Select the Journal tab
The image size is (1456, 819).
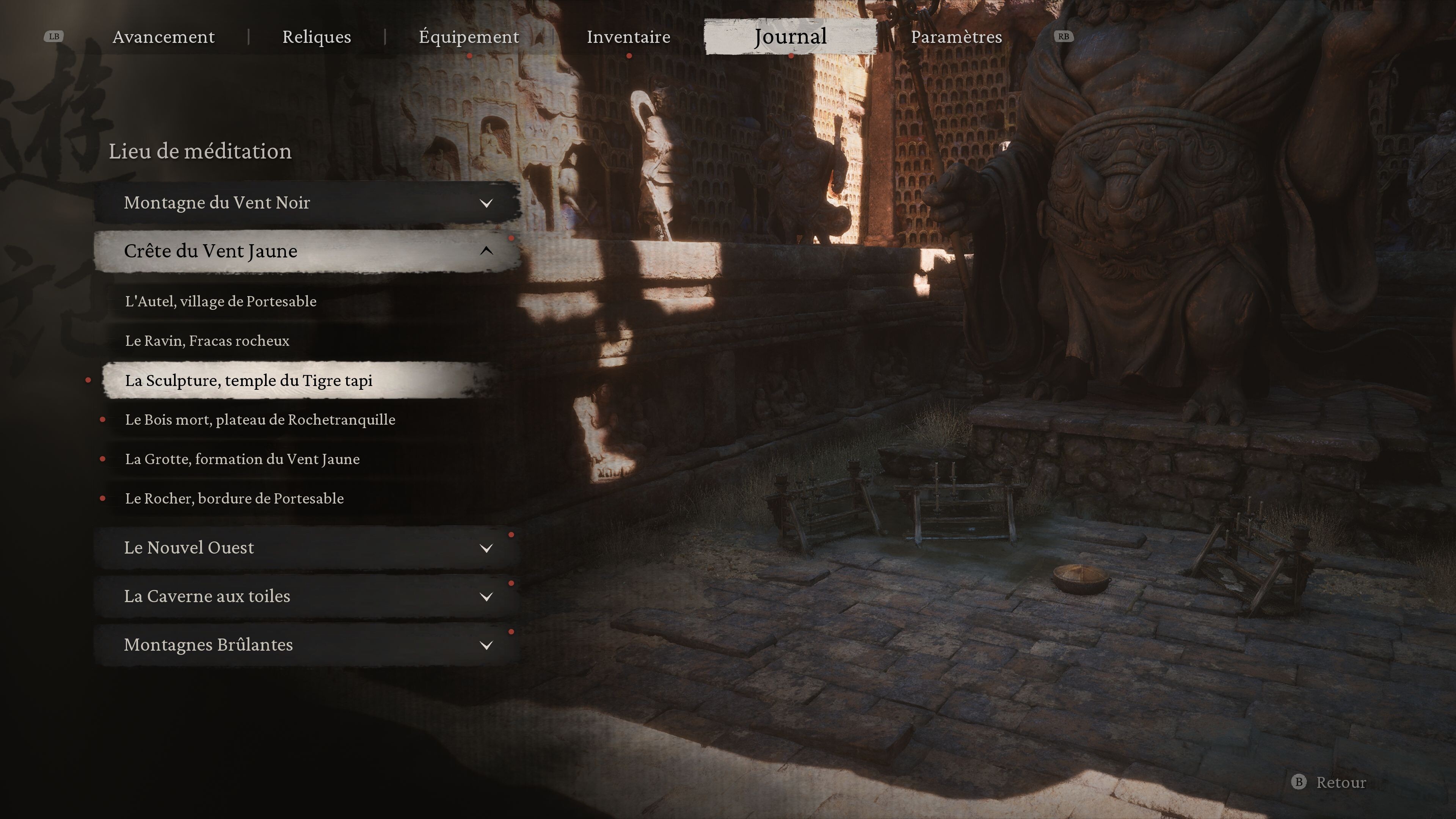click(790, 37)
